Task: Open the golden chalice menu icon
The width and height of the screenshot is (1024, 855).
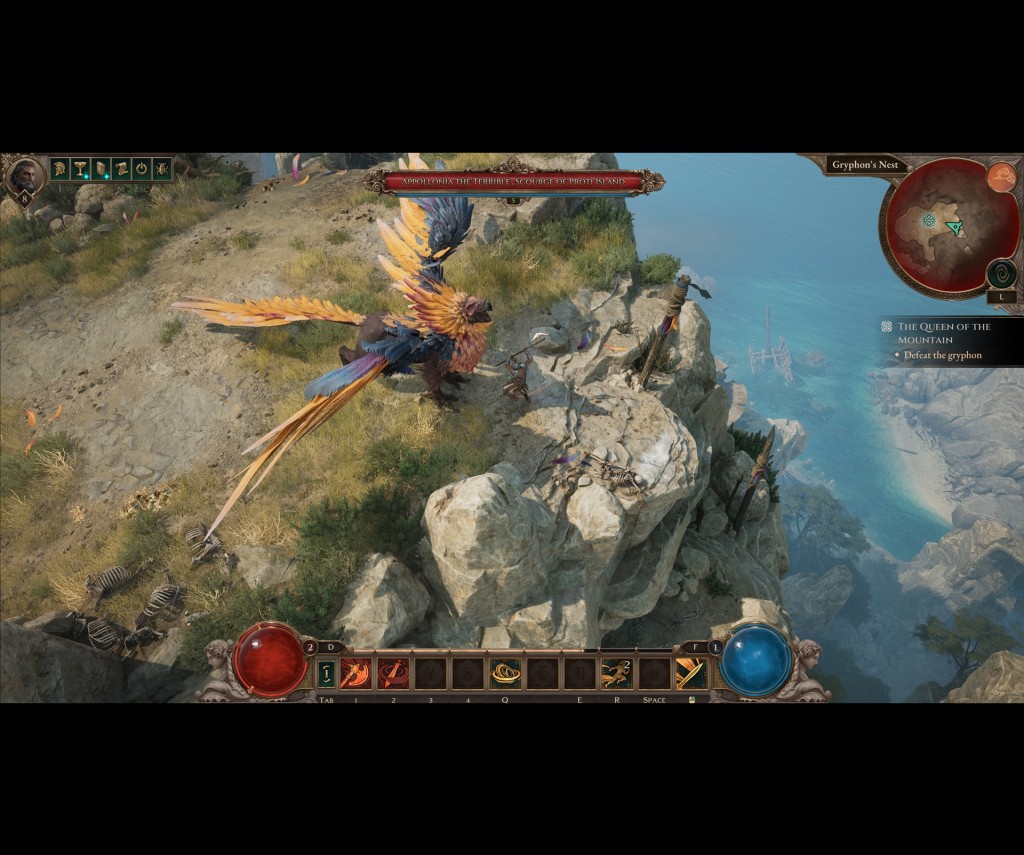Action: 80,169
